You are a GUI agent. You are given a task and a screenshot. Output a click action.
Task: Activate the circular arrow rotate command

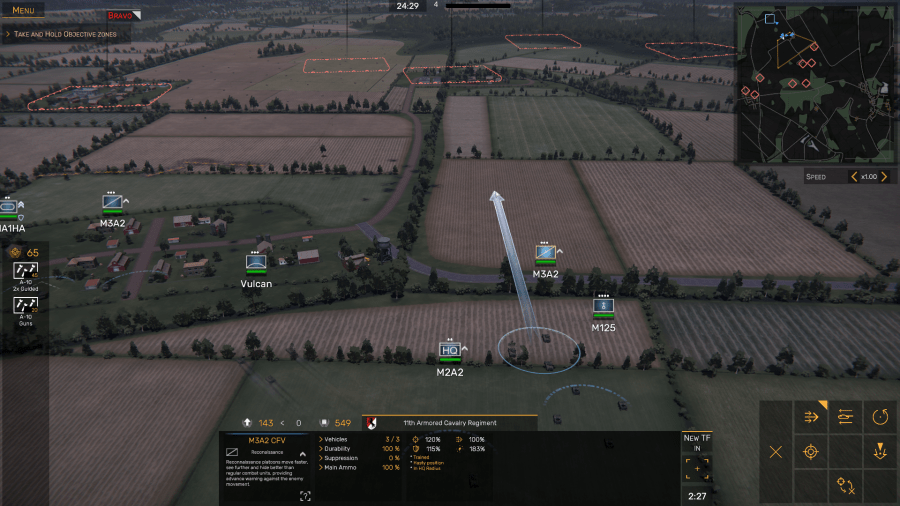coord(880,417)
